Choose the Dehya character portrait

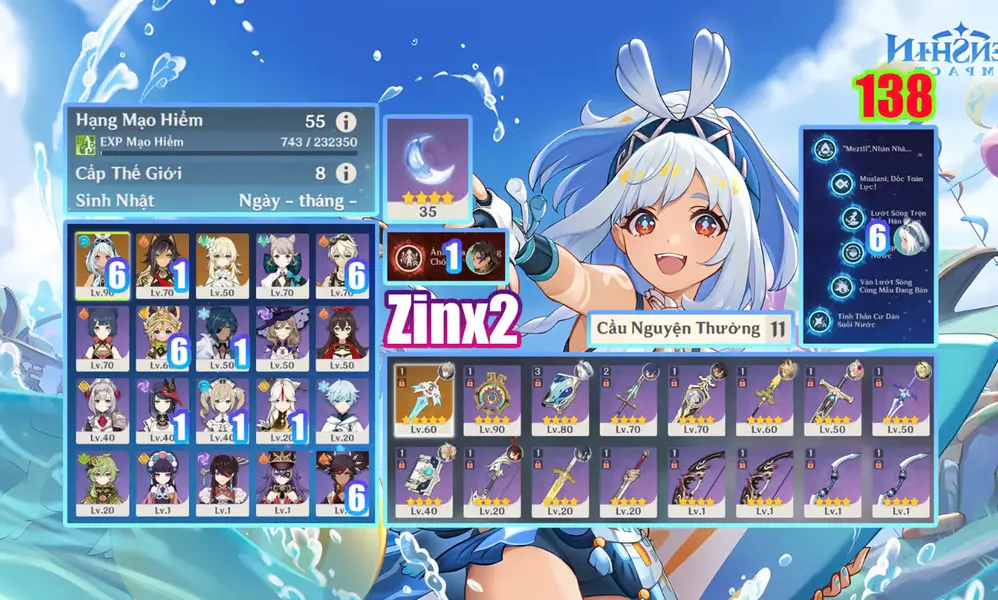(x=162, y=262)
